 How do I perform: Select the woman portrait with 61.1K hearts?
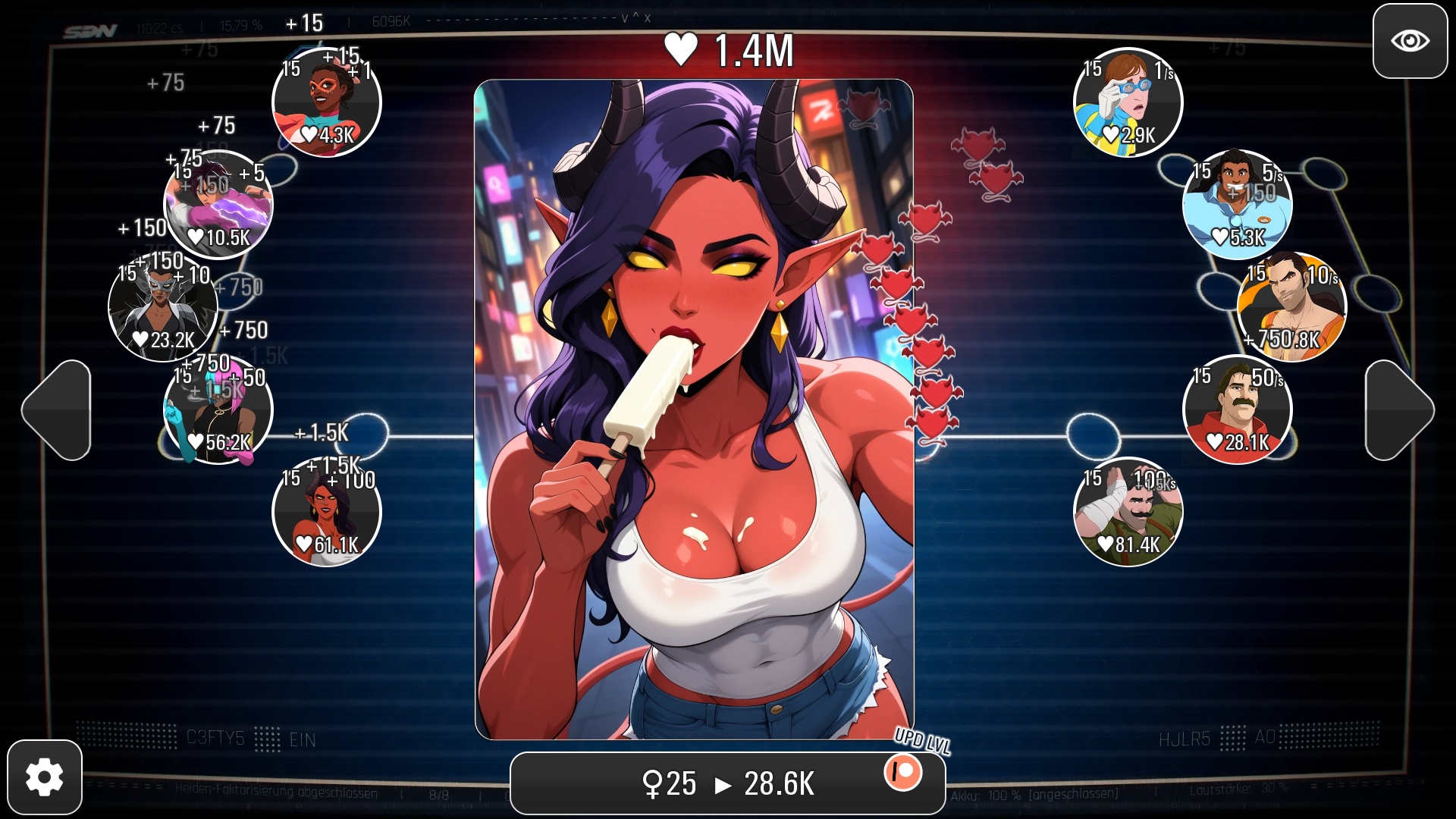coord(325,510)
